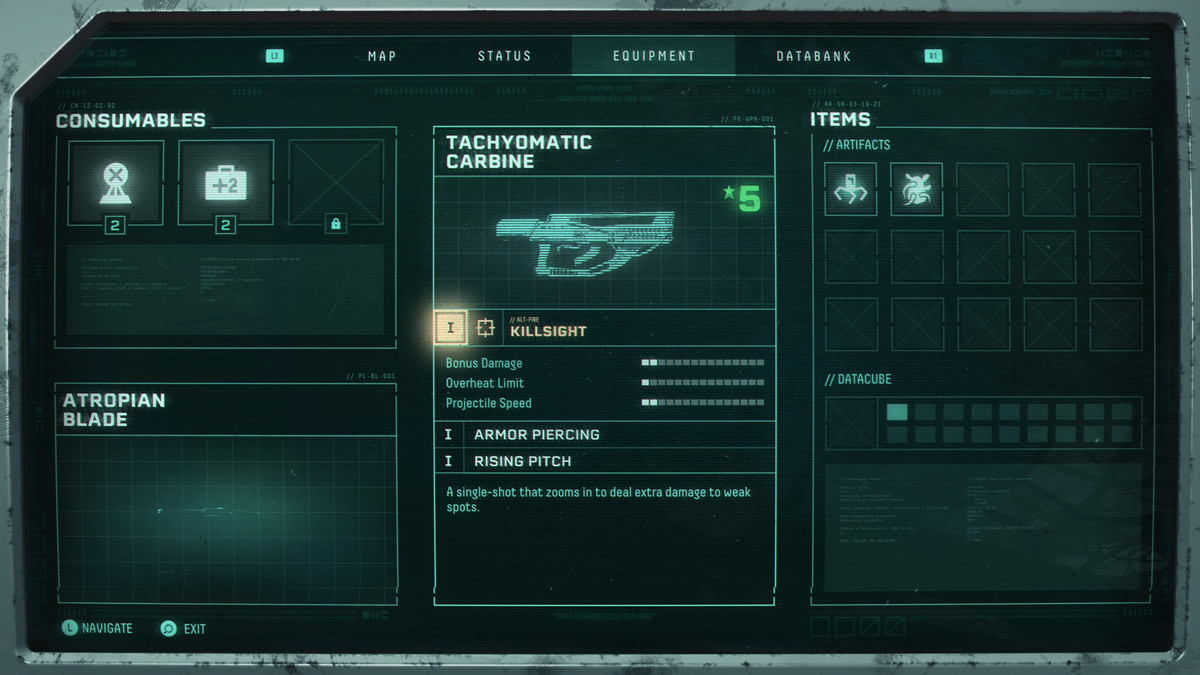The height and width of the screenshot is (675, 1200).
Task: Click the Killsight alt-fire crosshair icon
Action: pyautogui.click(x=486, y=327)
